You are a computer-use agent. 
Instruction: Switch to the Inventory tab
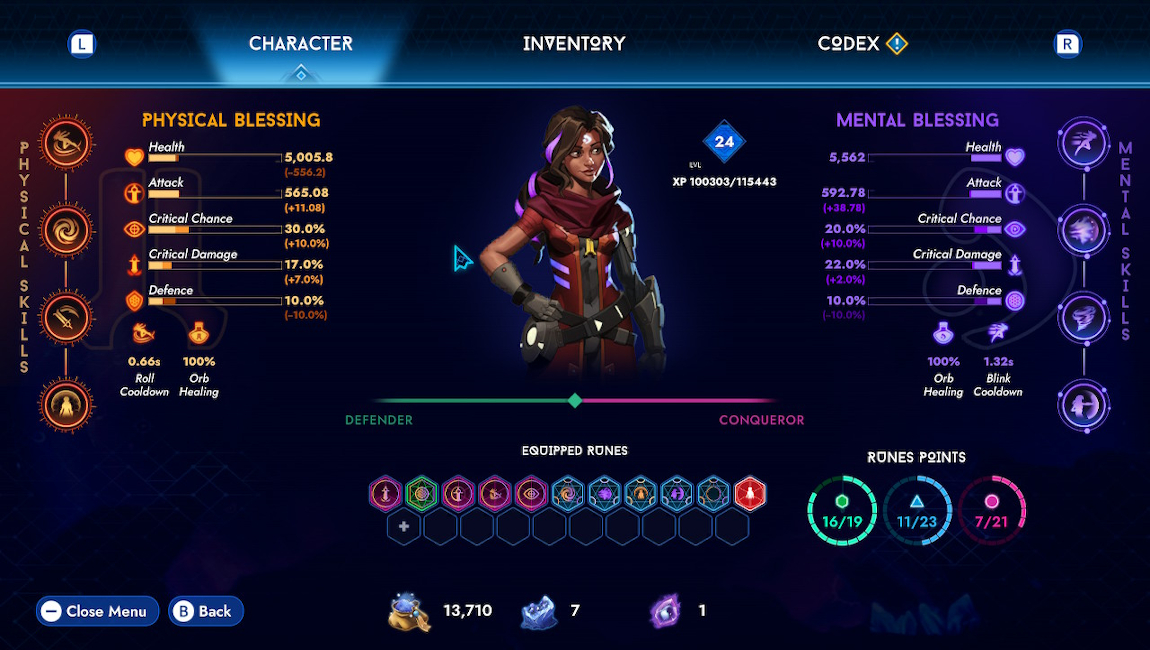tap(574, 44)
